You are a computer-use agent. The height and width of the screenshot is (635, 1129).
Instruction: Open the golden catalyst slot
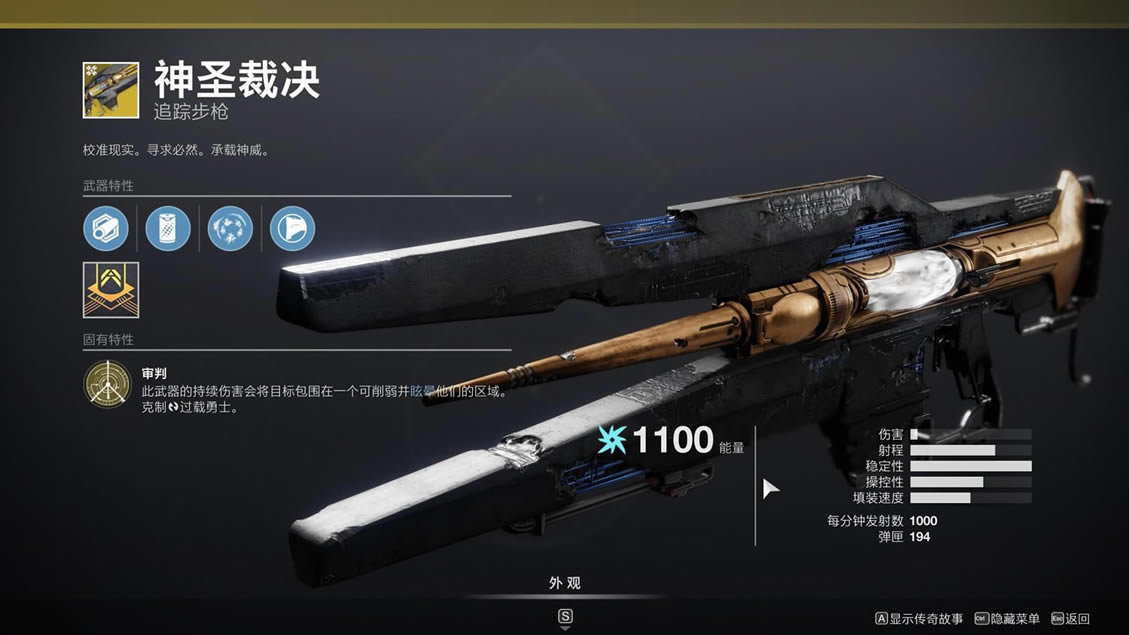[111, 290]
